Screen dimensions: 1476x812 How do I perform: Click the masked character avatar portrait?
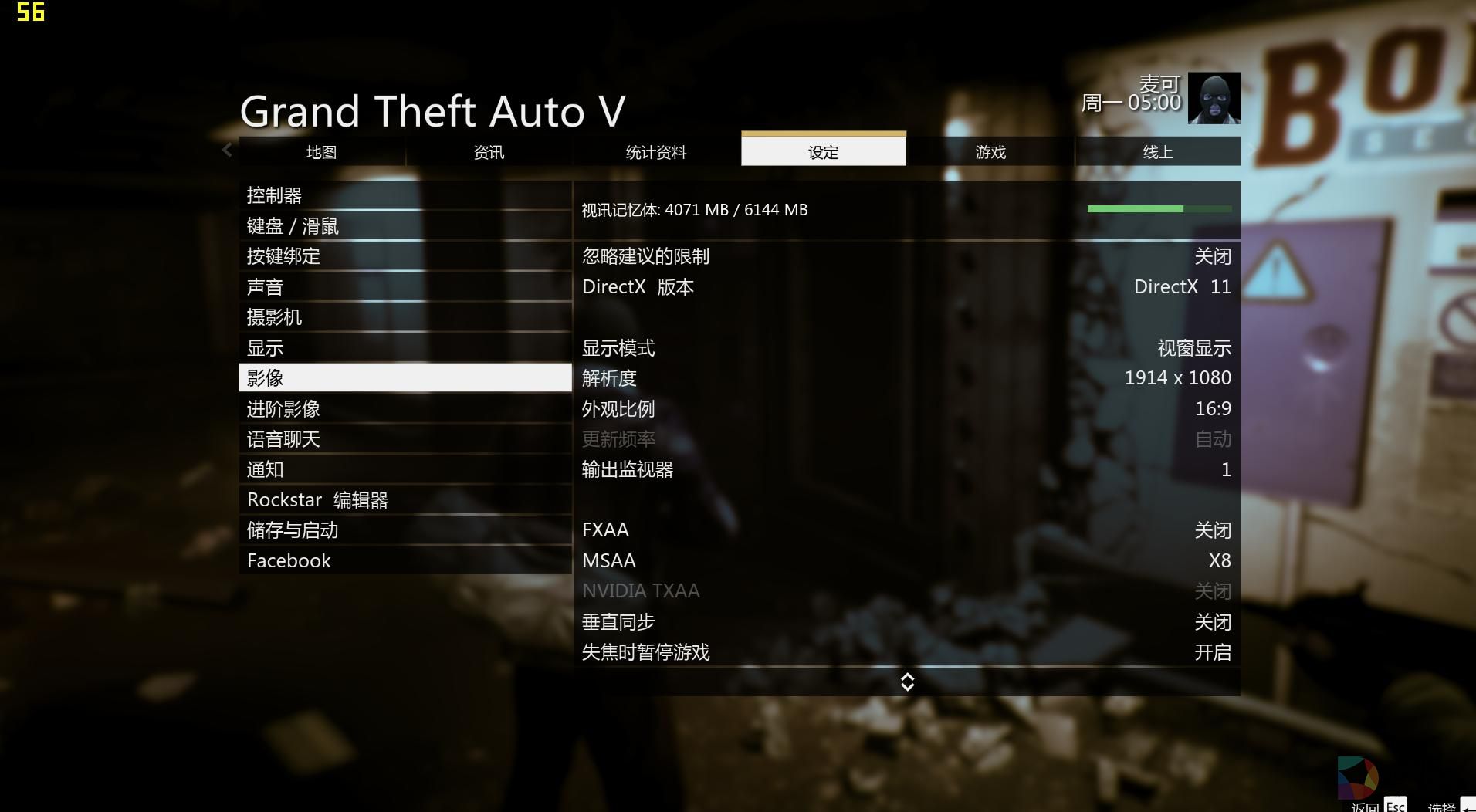click(1214, 99)
